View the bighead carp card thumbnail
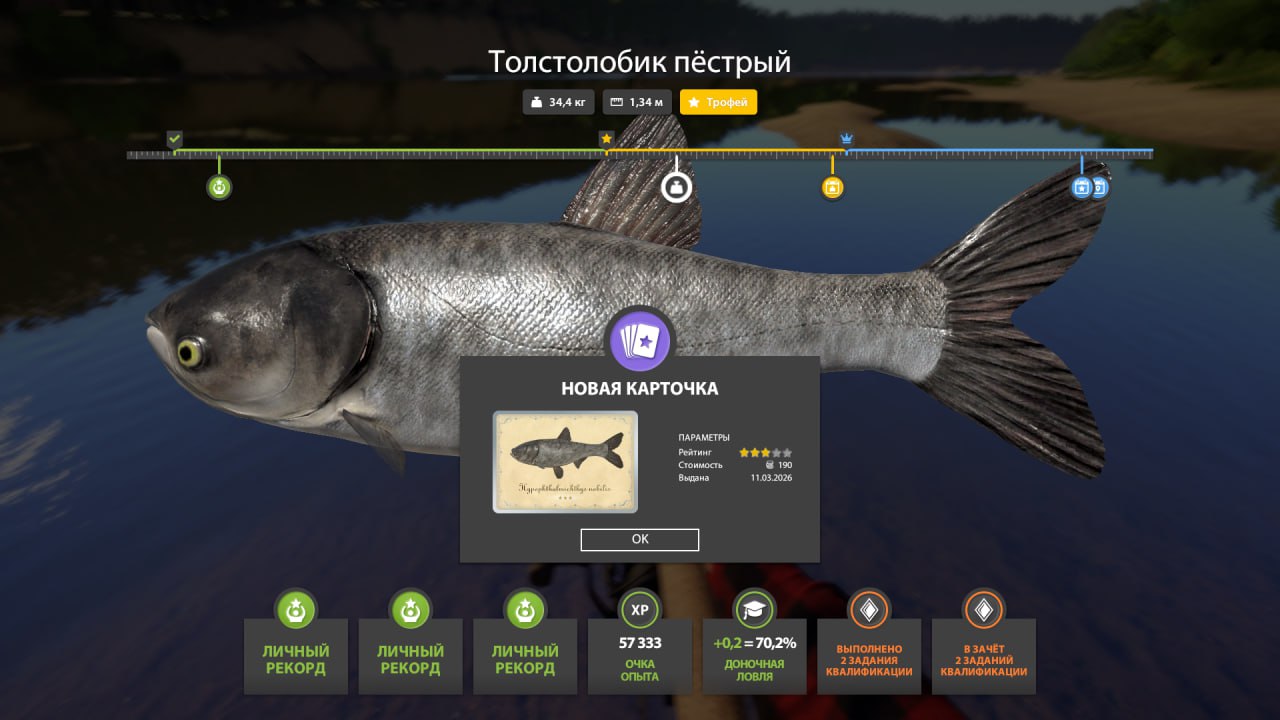The image size is (1280, 720). [x=565, y=462]
